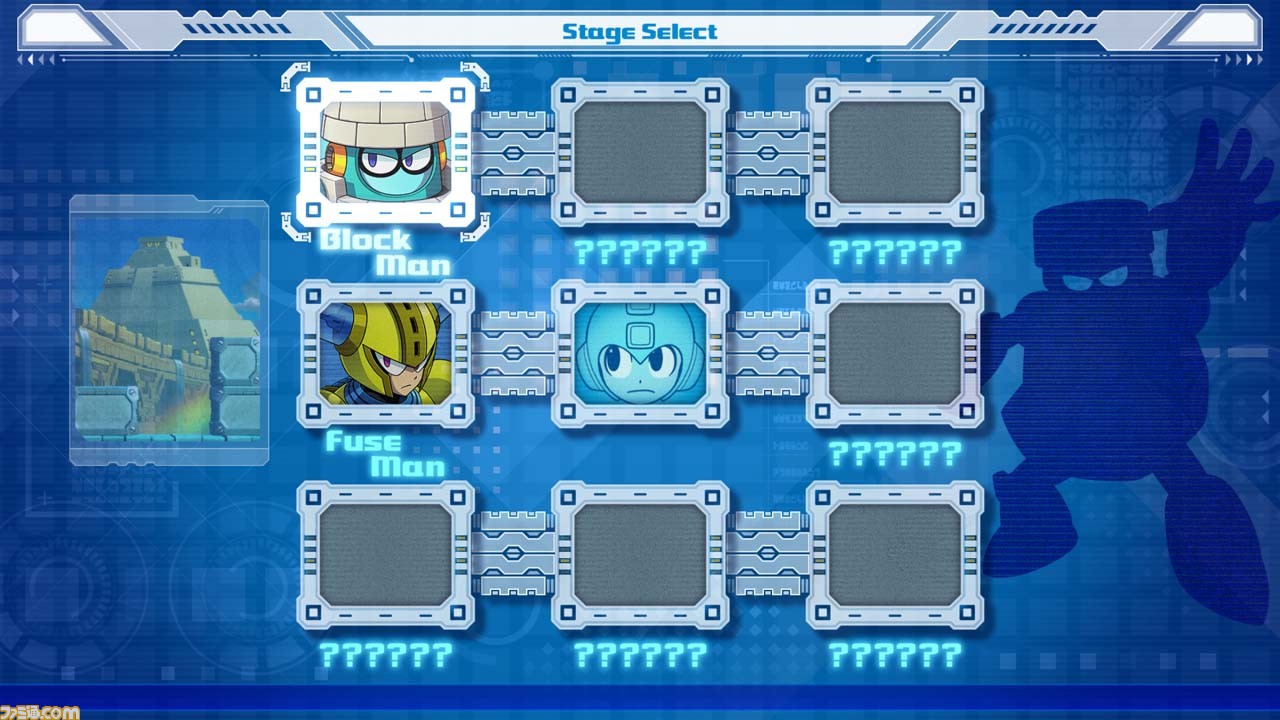Click the Stage Select title header
Image resolution: width=1280 pixels, height=720 pixels.
[x=639, y=30]
